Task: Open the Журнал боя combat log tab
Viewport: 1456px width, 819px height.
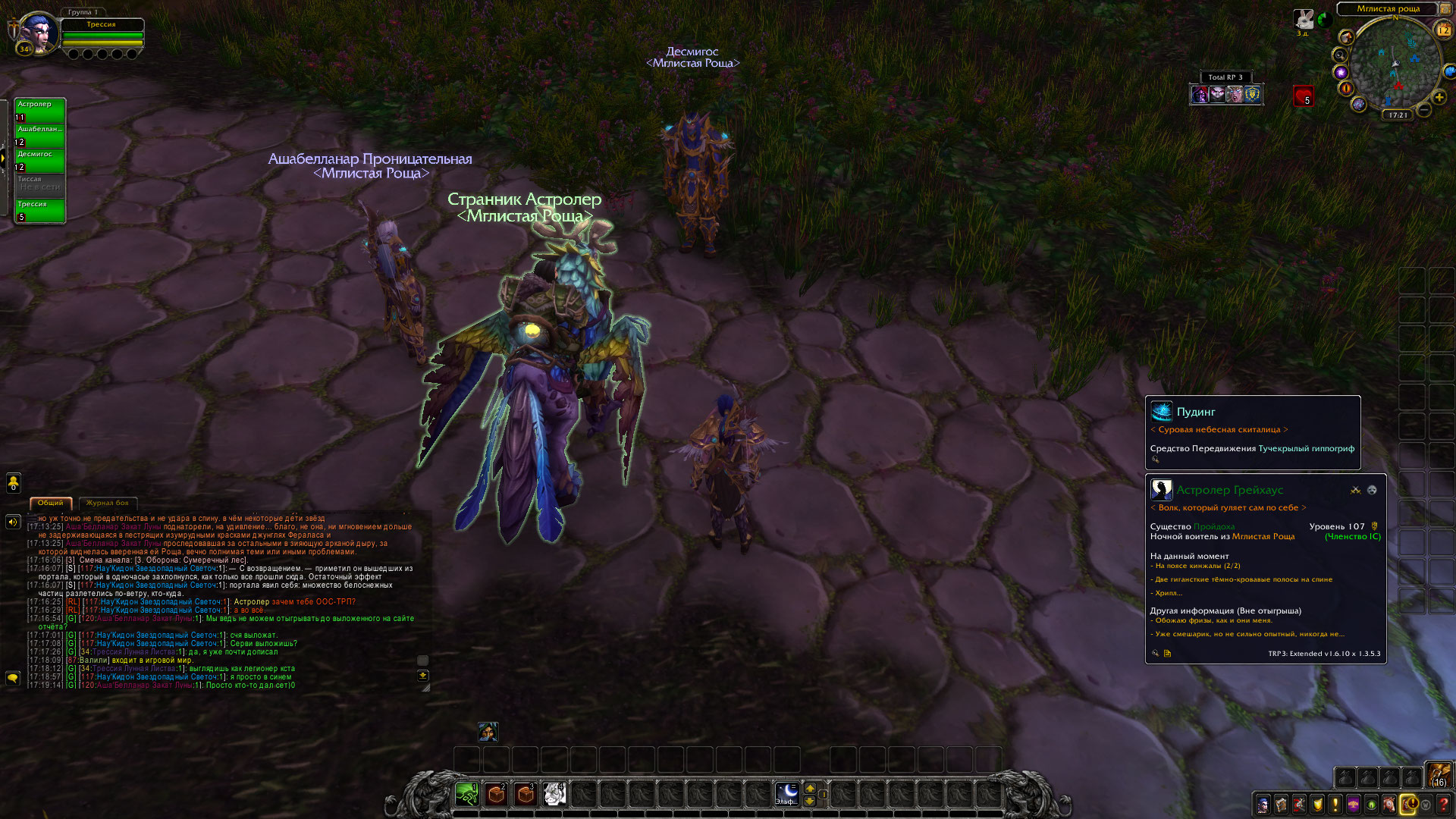Action: tap(107, 503)
